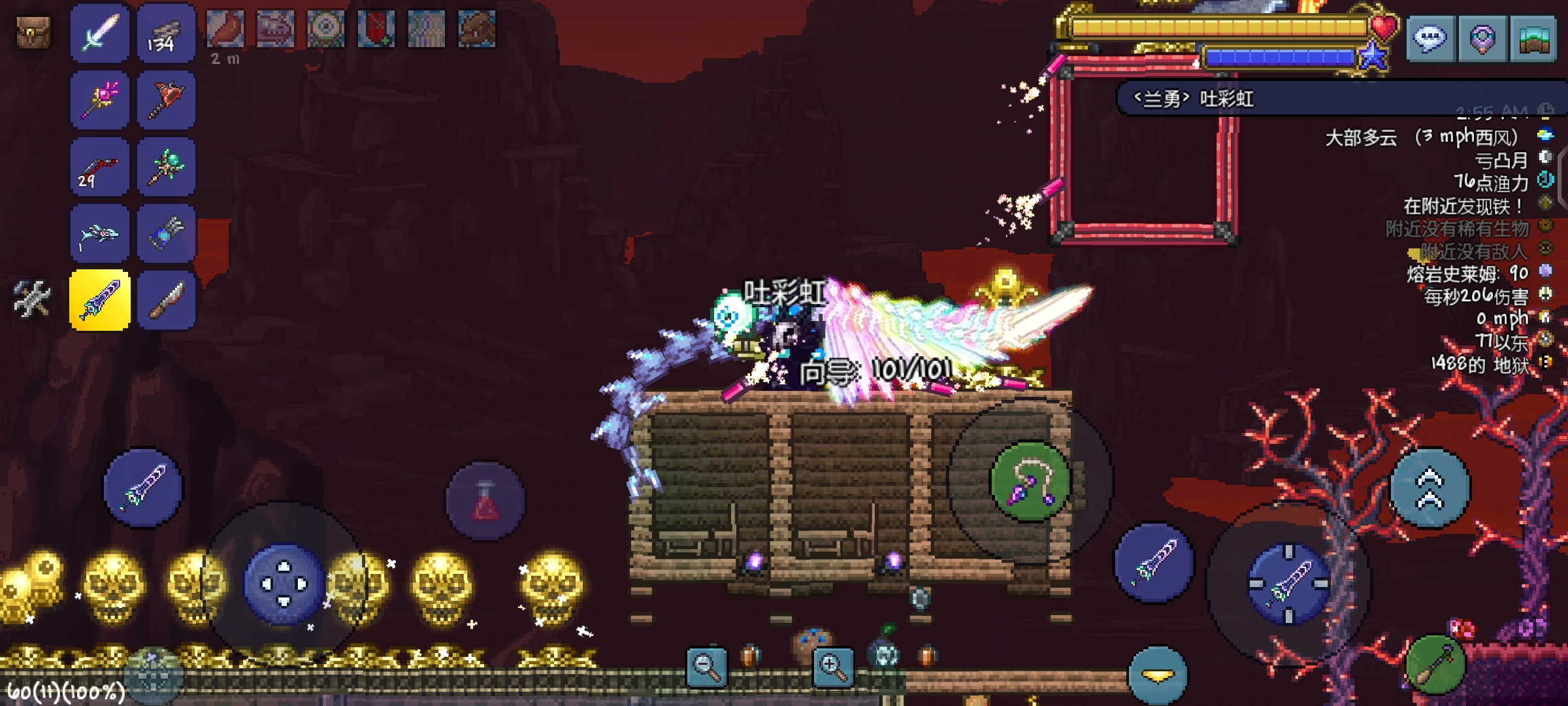Open the inventory chest icon
This screenshot has width=1568, height=706.
[x=33, y=33]
